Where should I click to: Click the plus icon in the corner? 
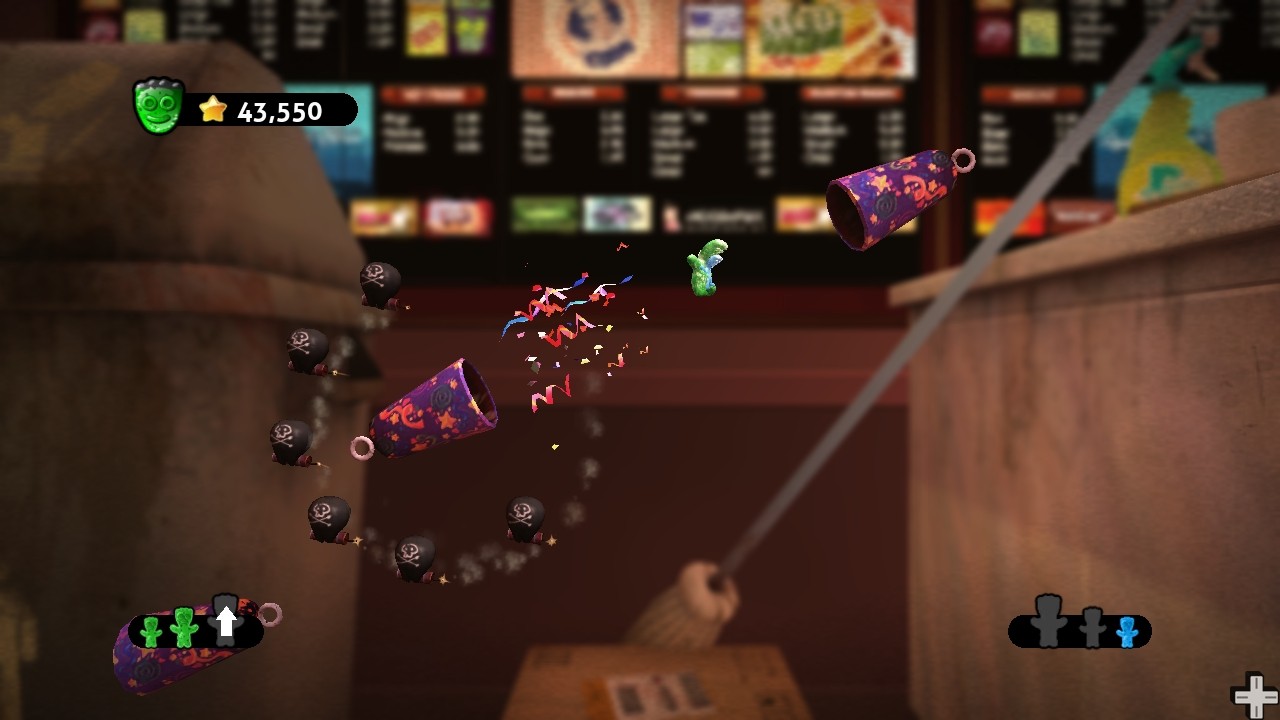point(1253,696)
